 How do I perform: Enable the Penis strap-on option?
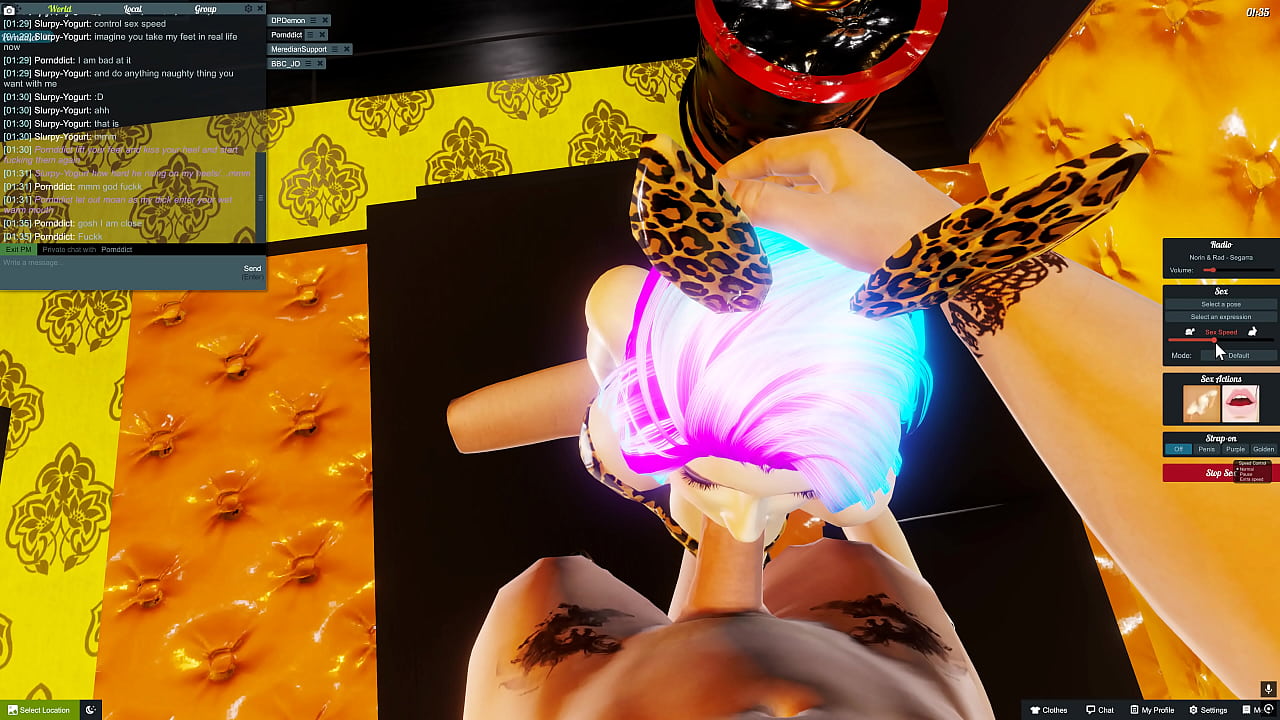tap(1207, 449)
